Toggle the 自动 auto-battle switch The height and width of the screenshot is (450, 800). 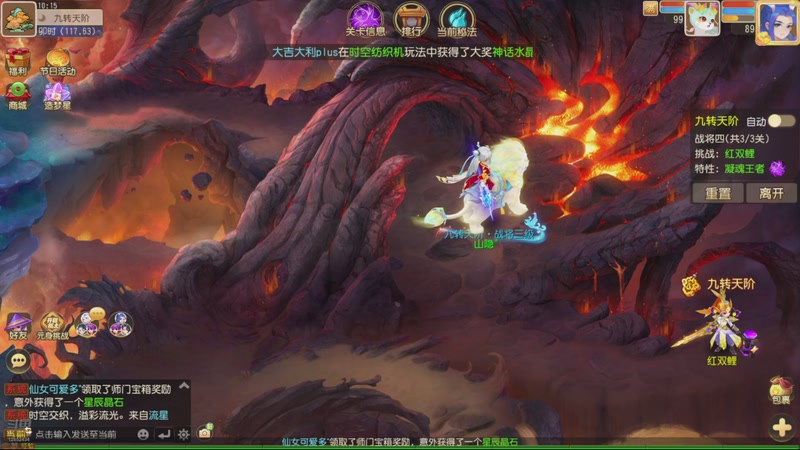(781, 121)
